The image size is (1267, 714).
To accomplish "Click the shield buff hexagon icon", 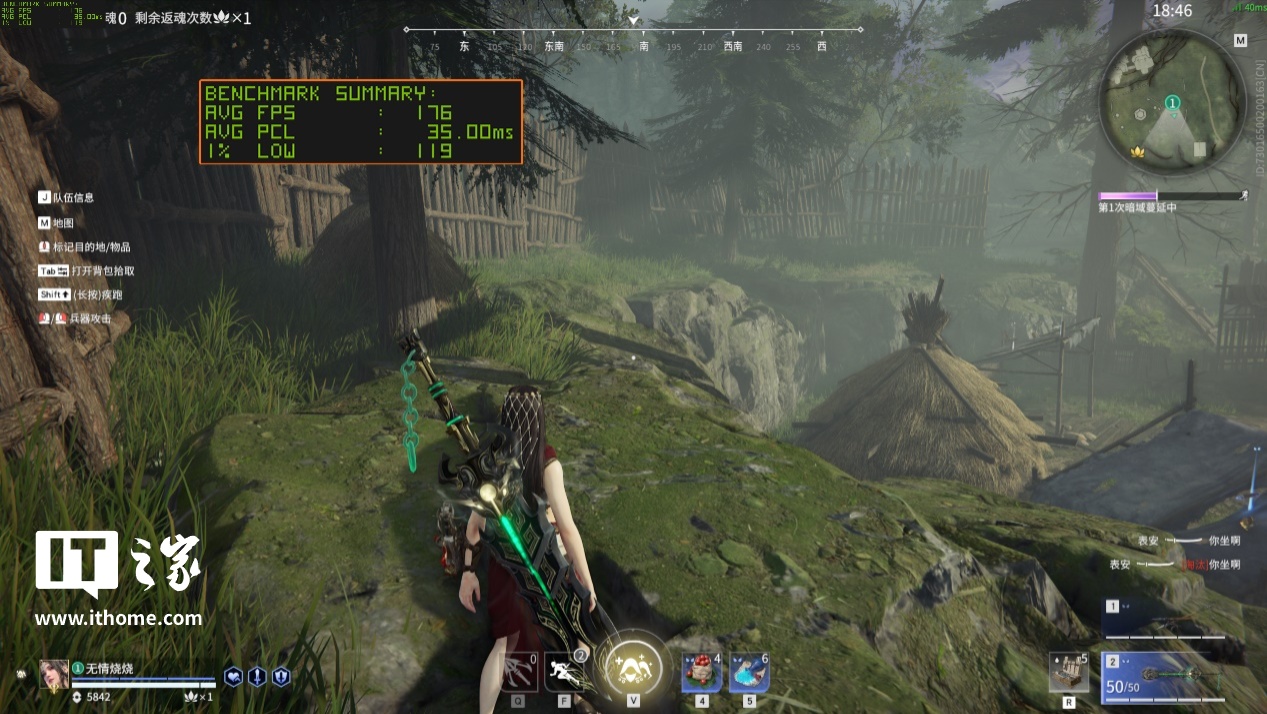I will point(281,676).
